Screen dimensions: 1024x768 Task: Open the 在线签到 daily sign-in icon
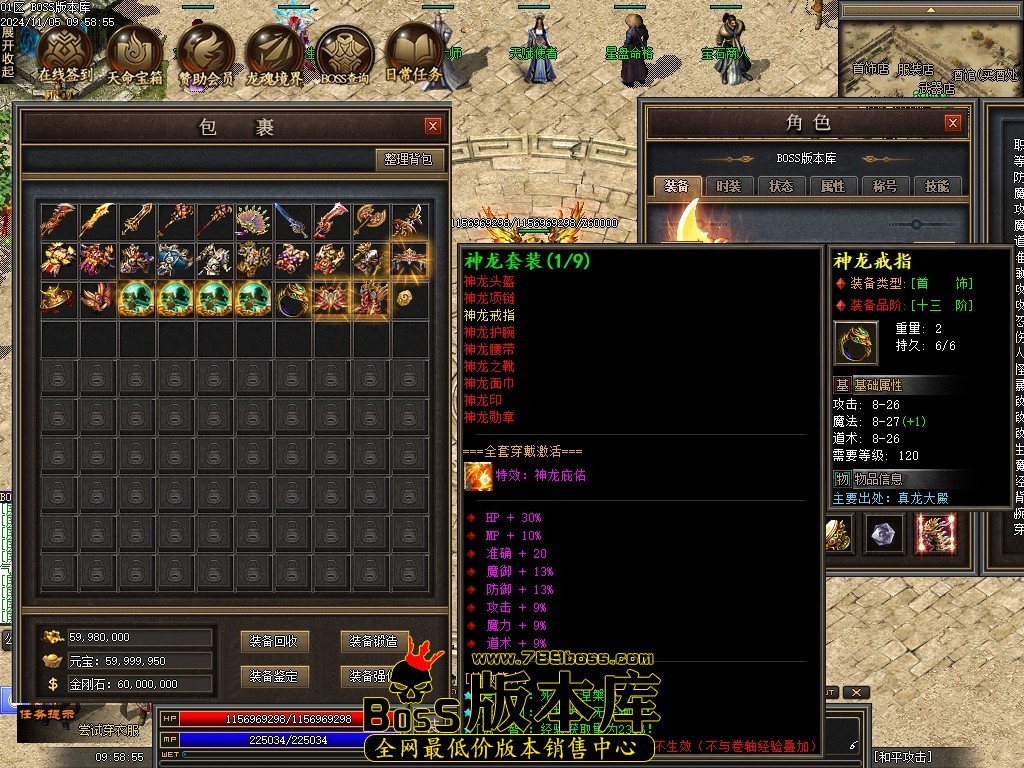(64, 53)
